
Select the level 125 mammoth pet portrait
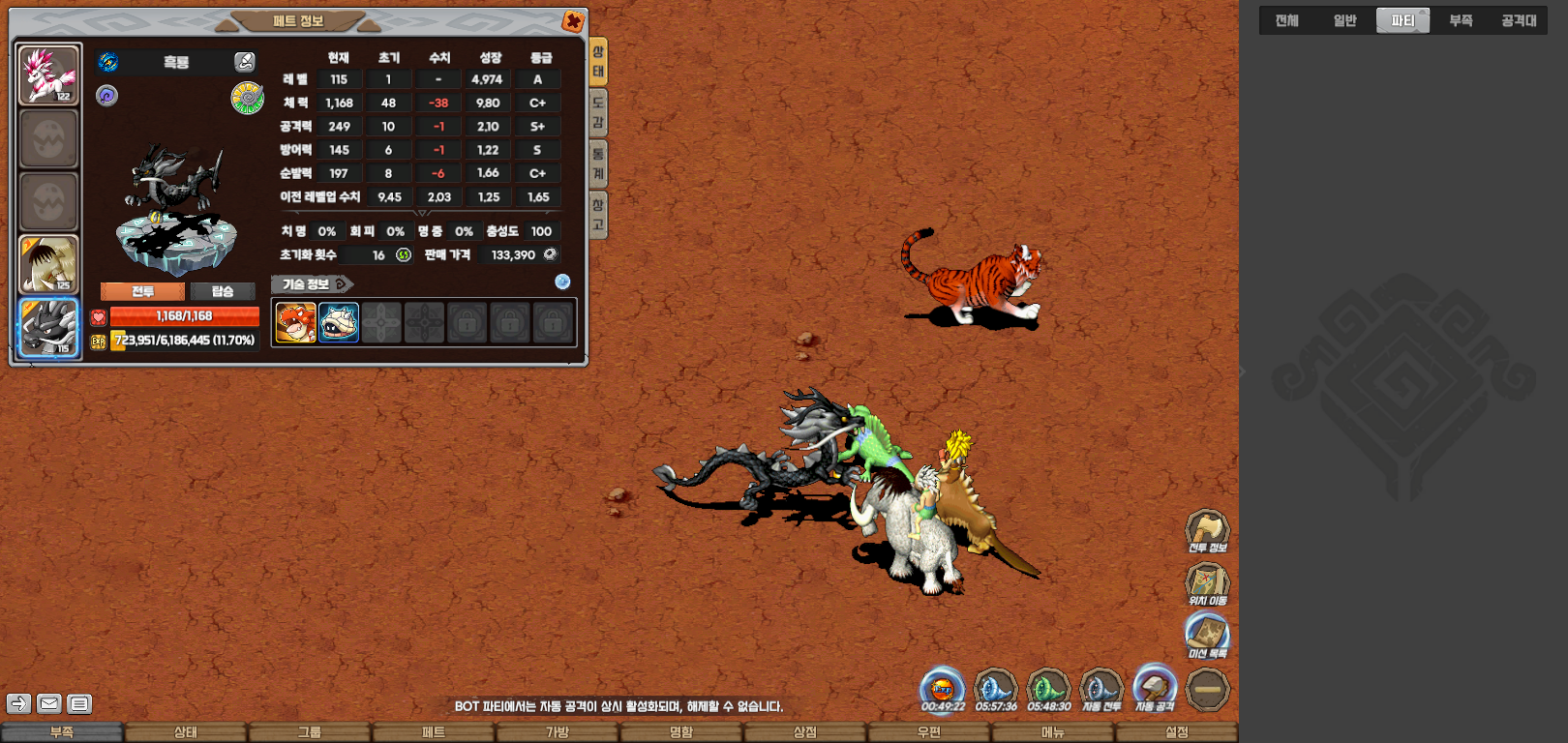point(48,264)
